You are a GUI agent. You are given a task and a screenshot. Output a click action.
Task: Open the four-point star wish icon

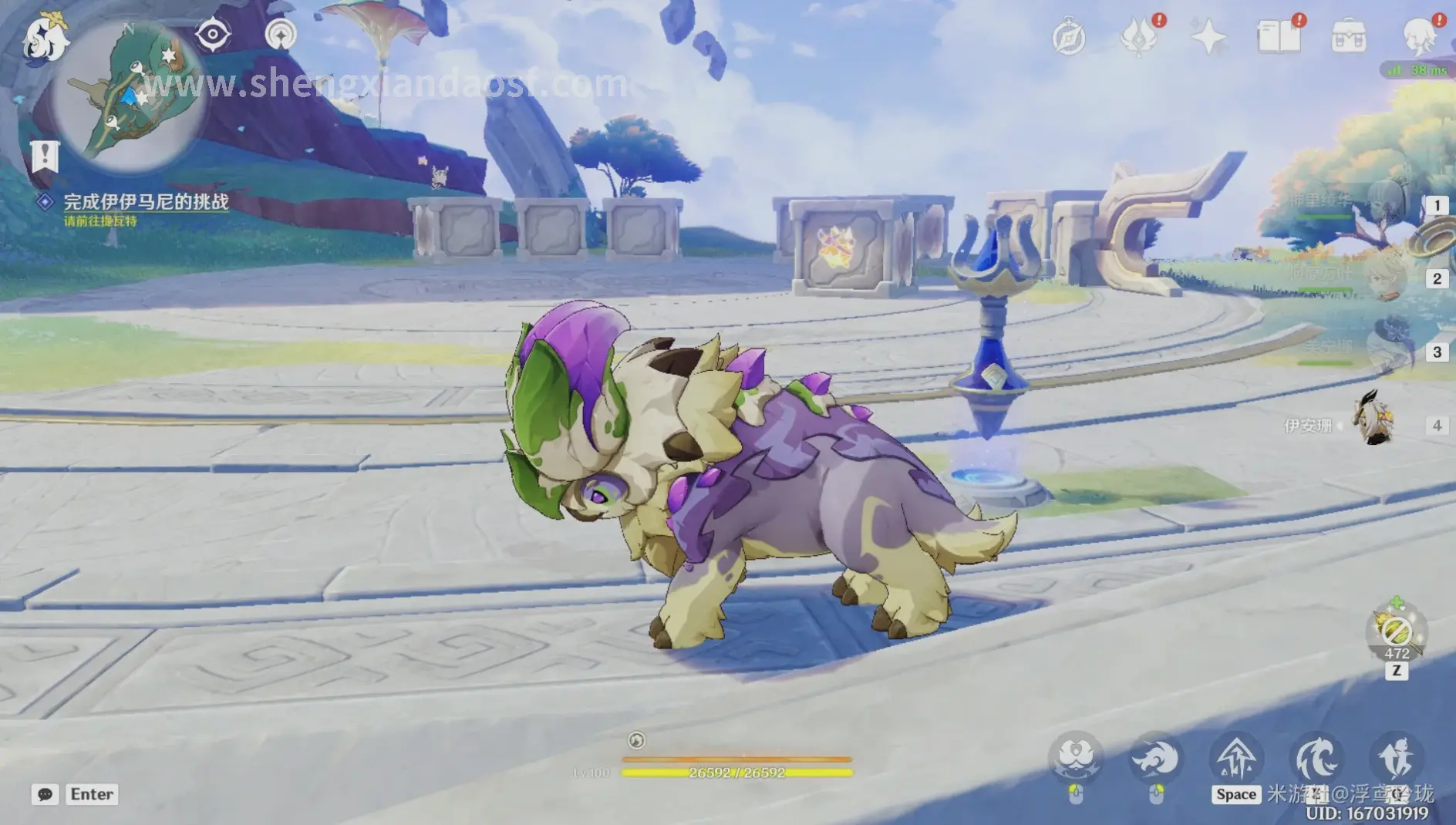[x=1208, y=37]
